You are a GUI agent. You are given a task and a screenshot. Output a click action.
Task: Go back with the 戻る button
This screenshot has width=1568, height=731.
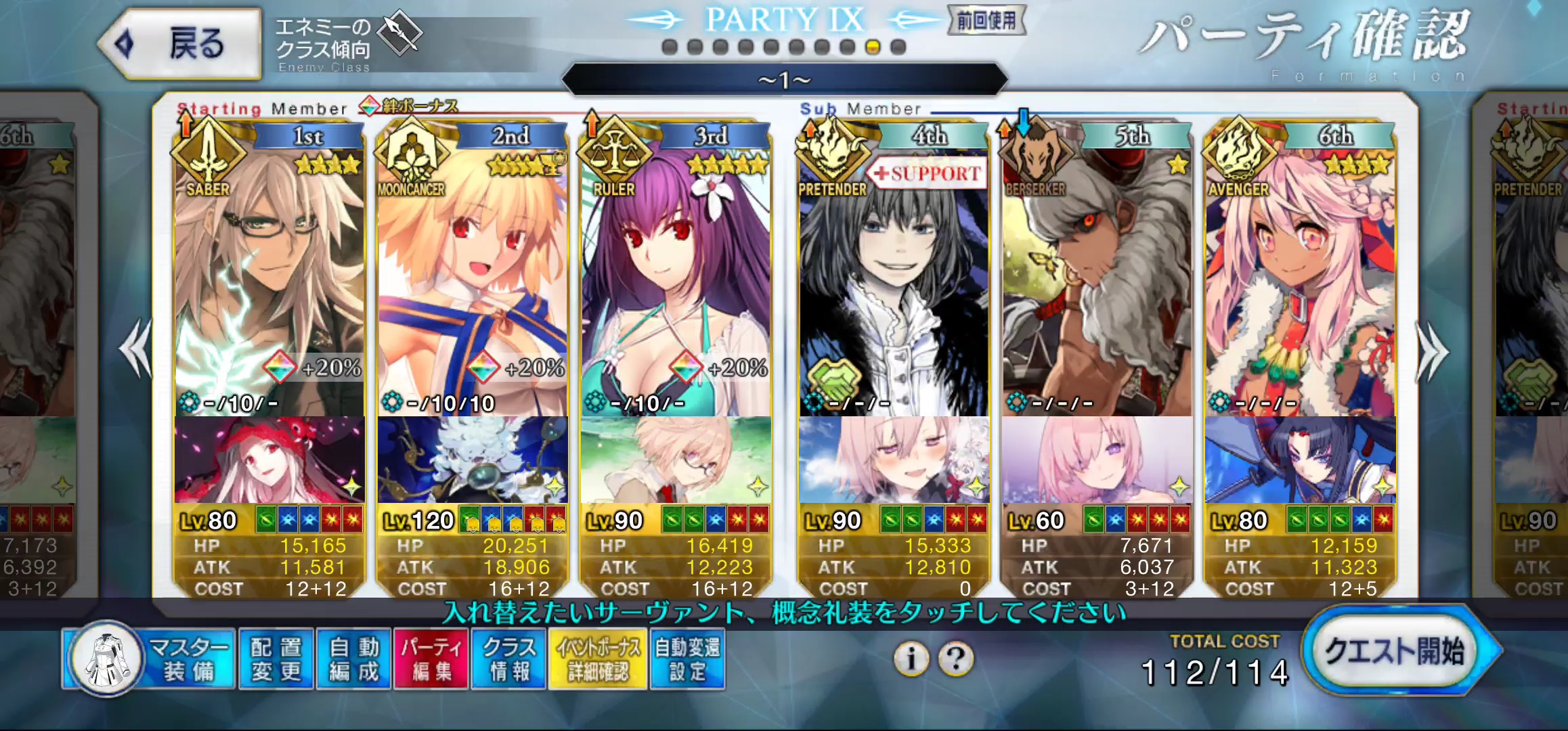180,43
